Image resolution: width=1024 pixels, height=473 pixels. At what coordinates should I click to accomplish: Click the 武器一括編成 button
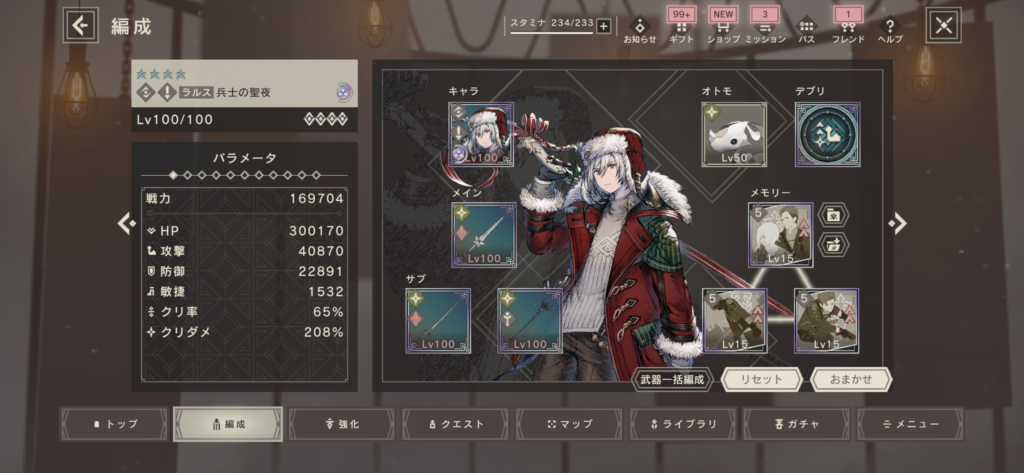672,380
